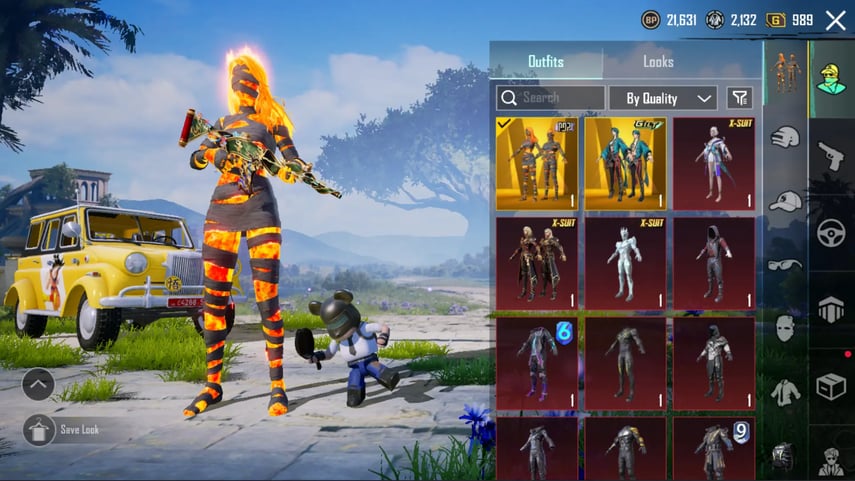Open the crate box category
Image resolution: width=855 pixels, height=481 pixels.
coord(831,387)
